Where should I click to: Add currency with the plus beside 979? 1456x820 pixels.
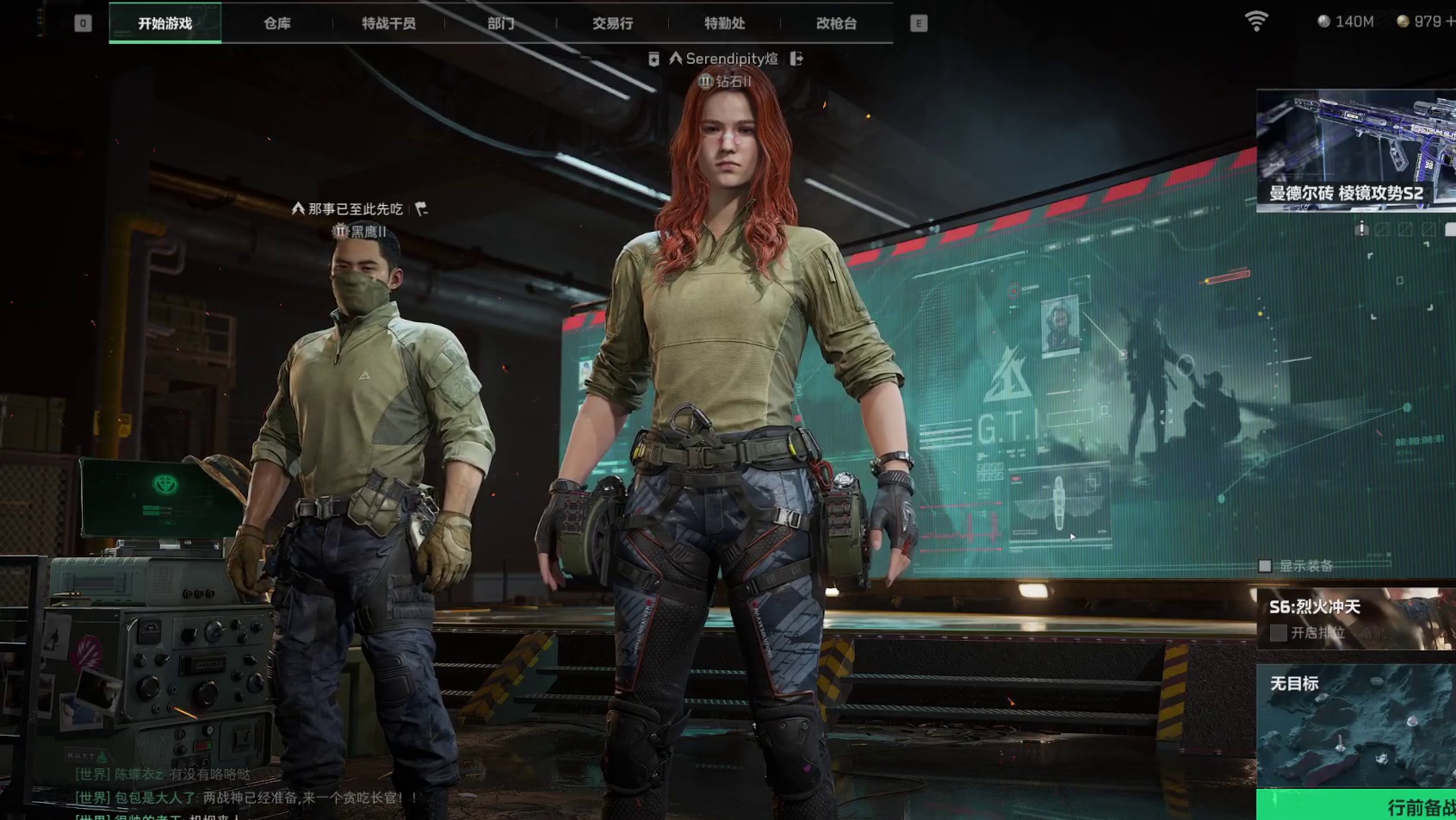[x=1450, y=22]
